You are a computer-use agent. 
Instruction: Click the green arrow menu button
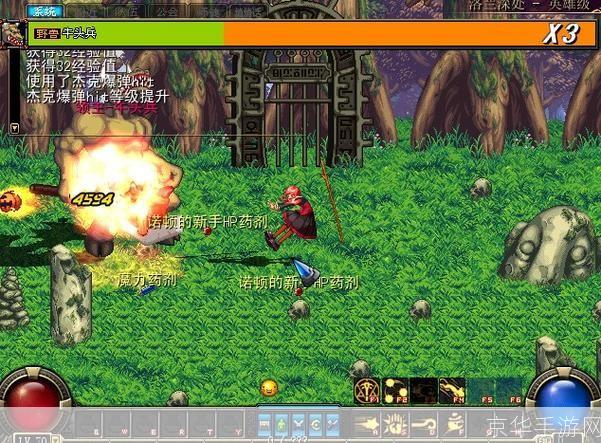pos(283,423)
